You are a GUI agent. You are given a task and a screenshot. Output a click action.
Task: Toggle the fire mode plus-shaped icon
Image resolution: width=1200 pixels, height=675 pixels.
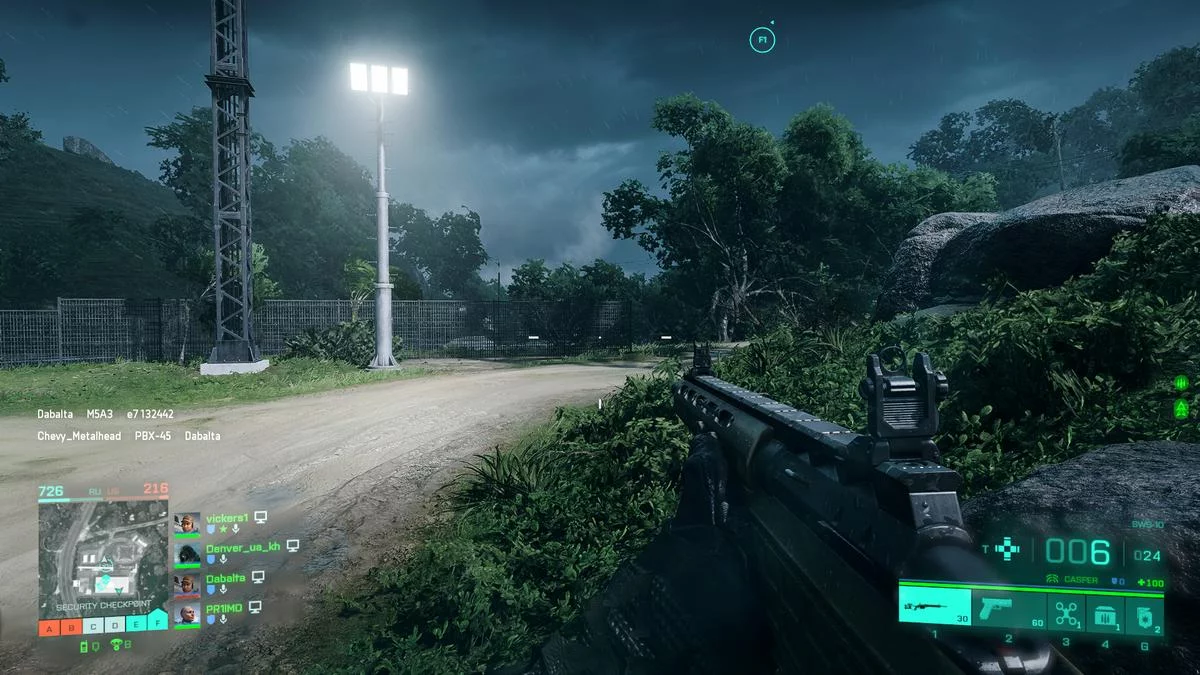[x=1009, y=548]
